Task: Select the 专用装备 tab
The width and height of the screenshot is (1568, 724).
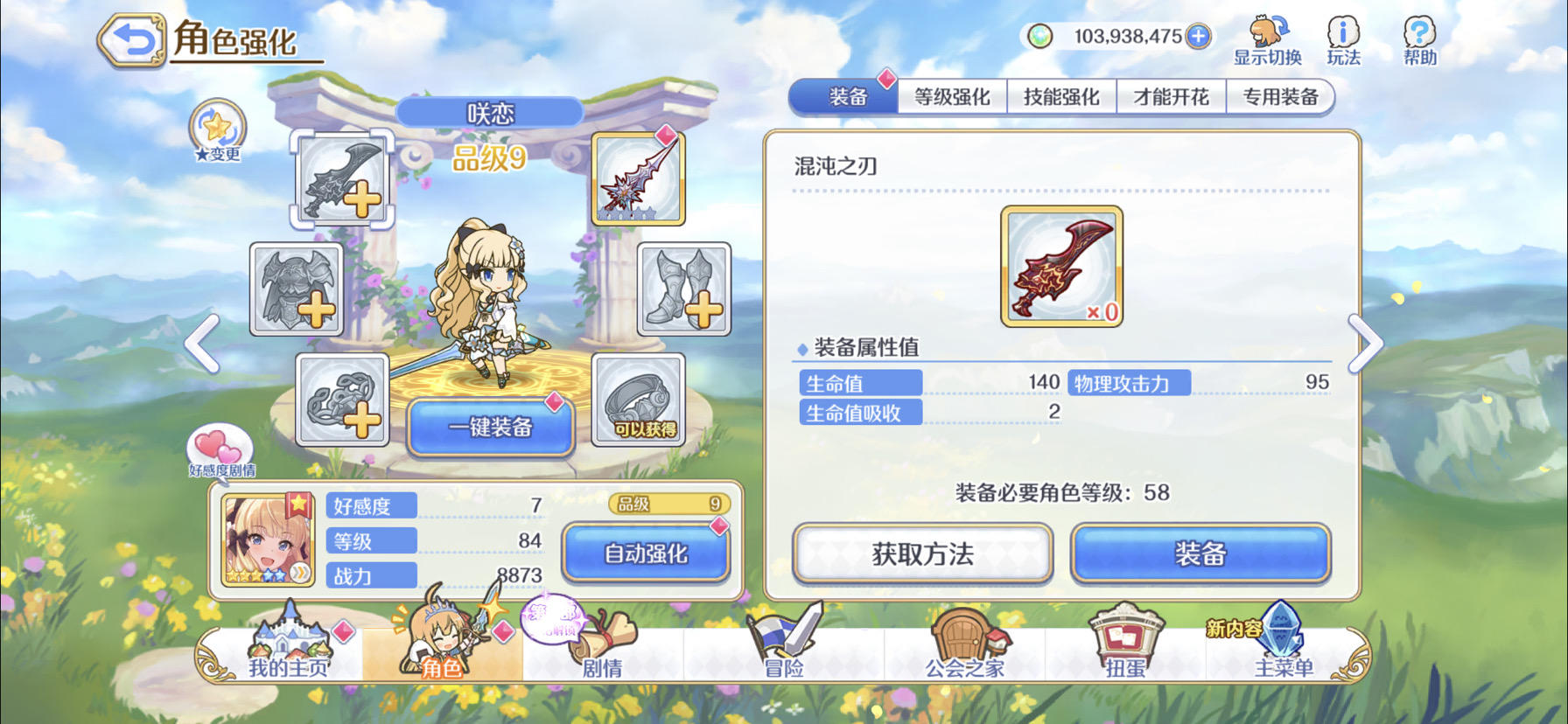Action: point(1281,95)
